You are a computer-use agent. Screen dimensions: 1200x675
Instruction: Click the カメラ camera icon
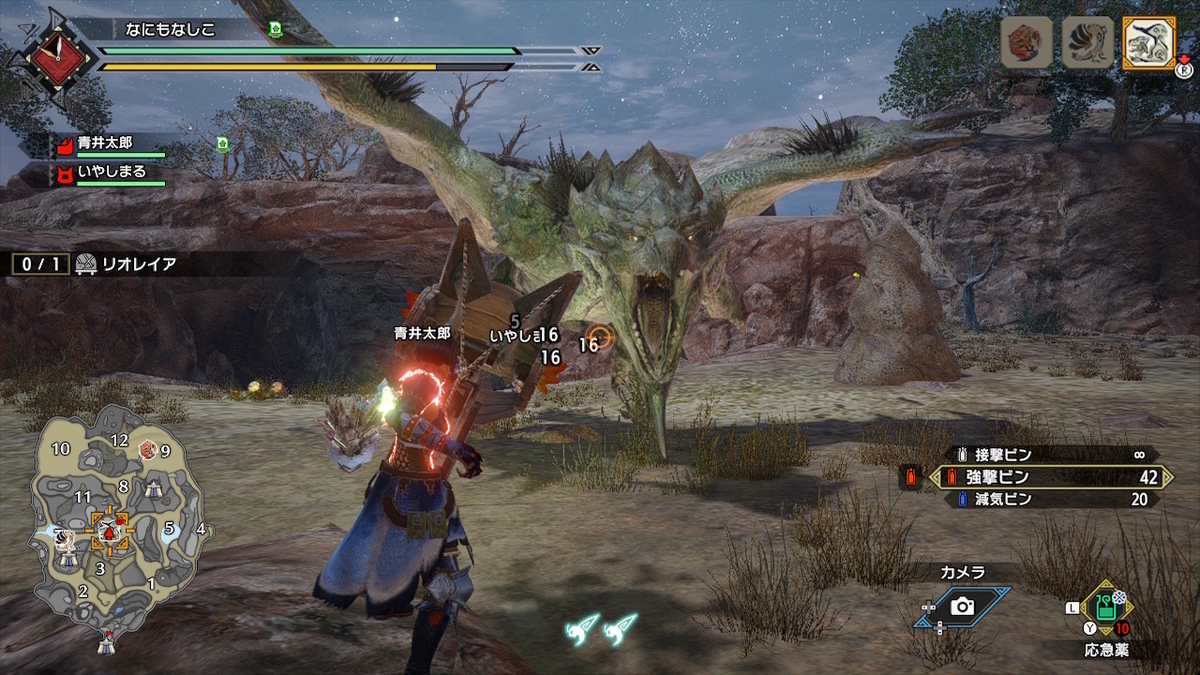click(x=962, y=606)
